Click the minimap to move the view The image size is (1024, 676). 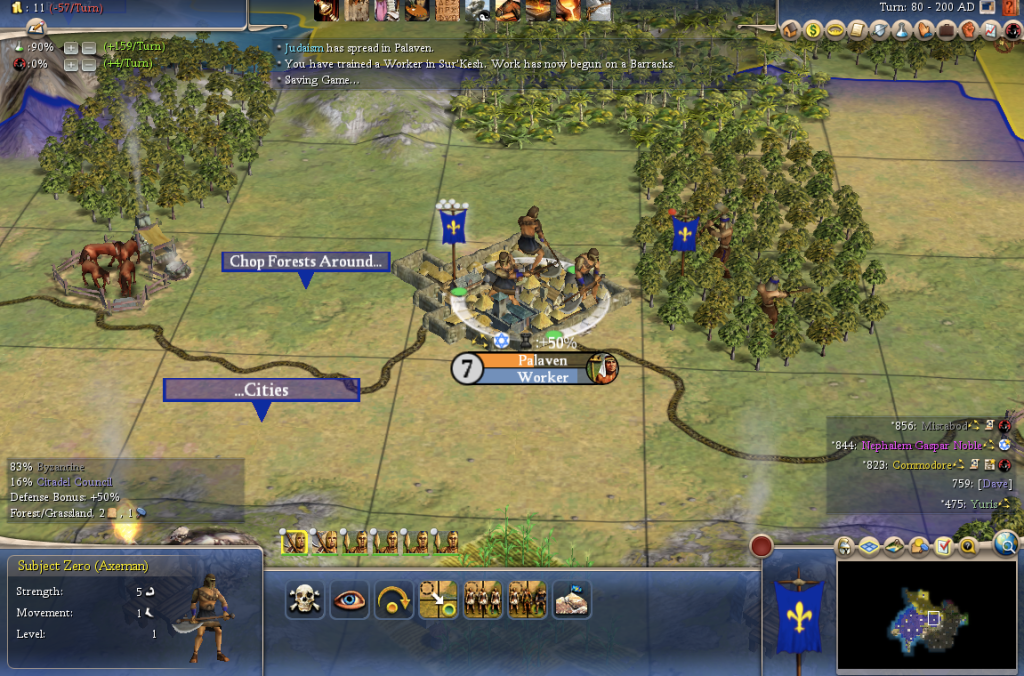[x=926, y=614]
